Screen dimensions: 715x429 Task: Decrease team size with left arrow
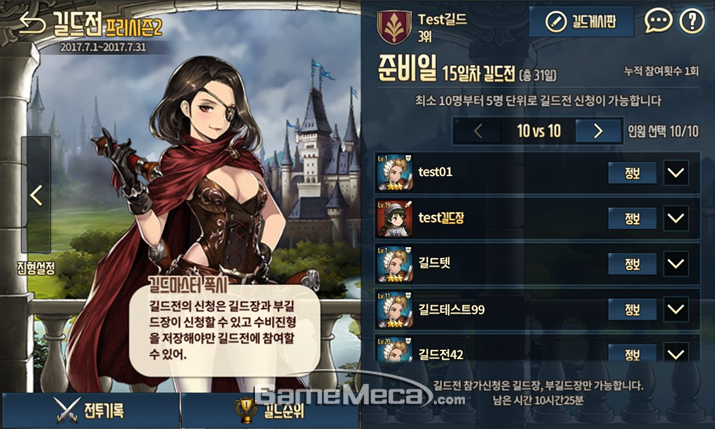click(x=478, y=130)
